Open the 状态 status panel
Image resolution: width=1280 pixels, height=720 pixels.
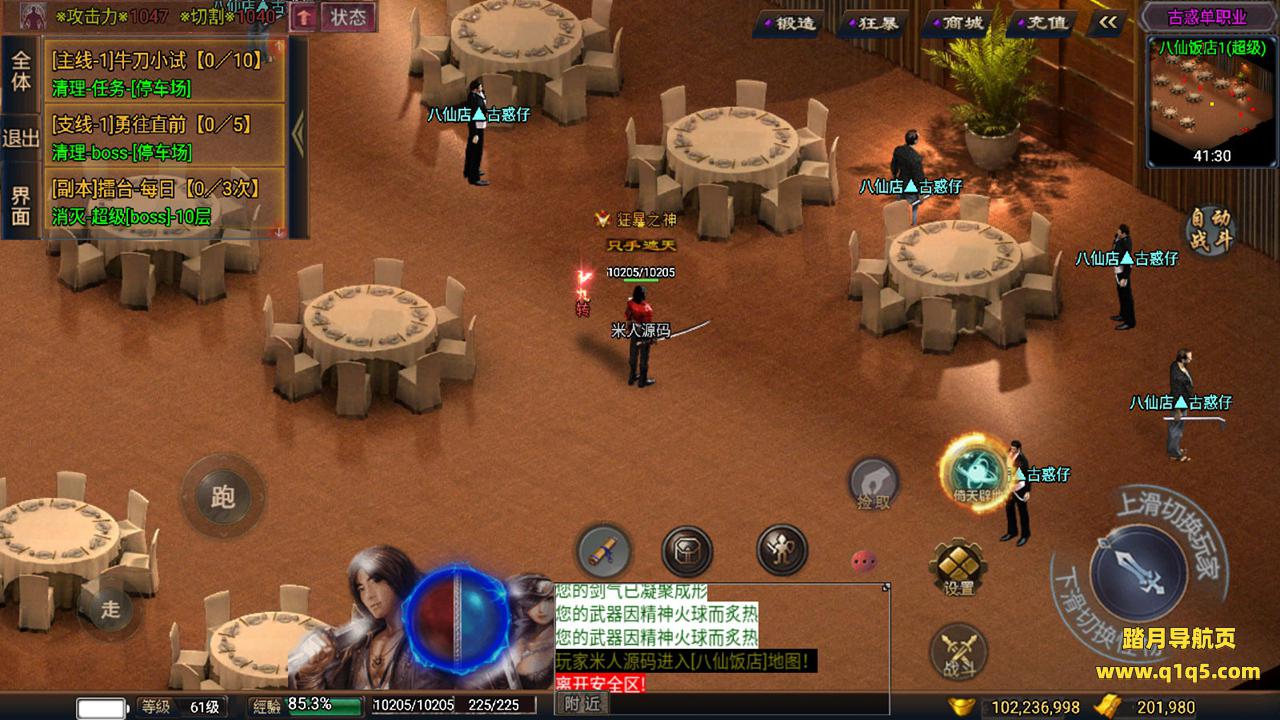click(348, 17)
